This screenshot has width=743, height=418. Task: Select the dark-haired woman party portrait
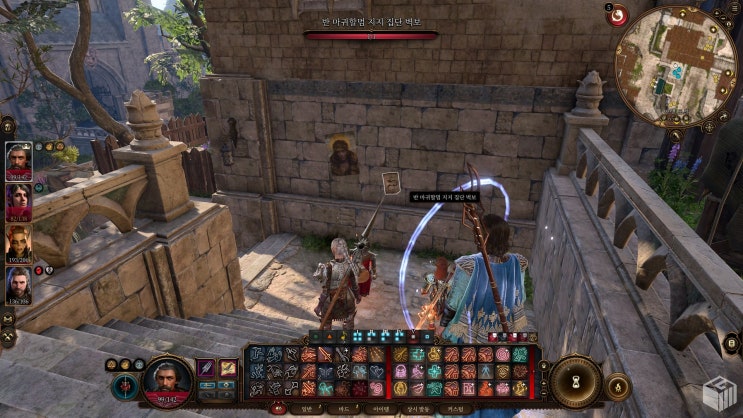[18, 202]
